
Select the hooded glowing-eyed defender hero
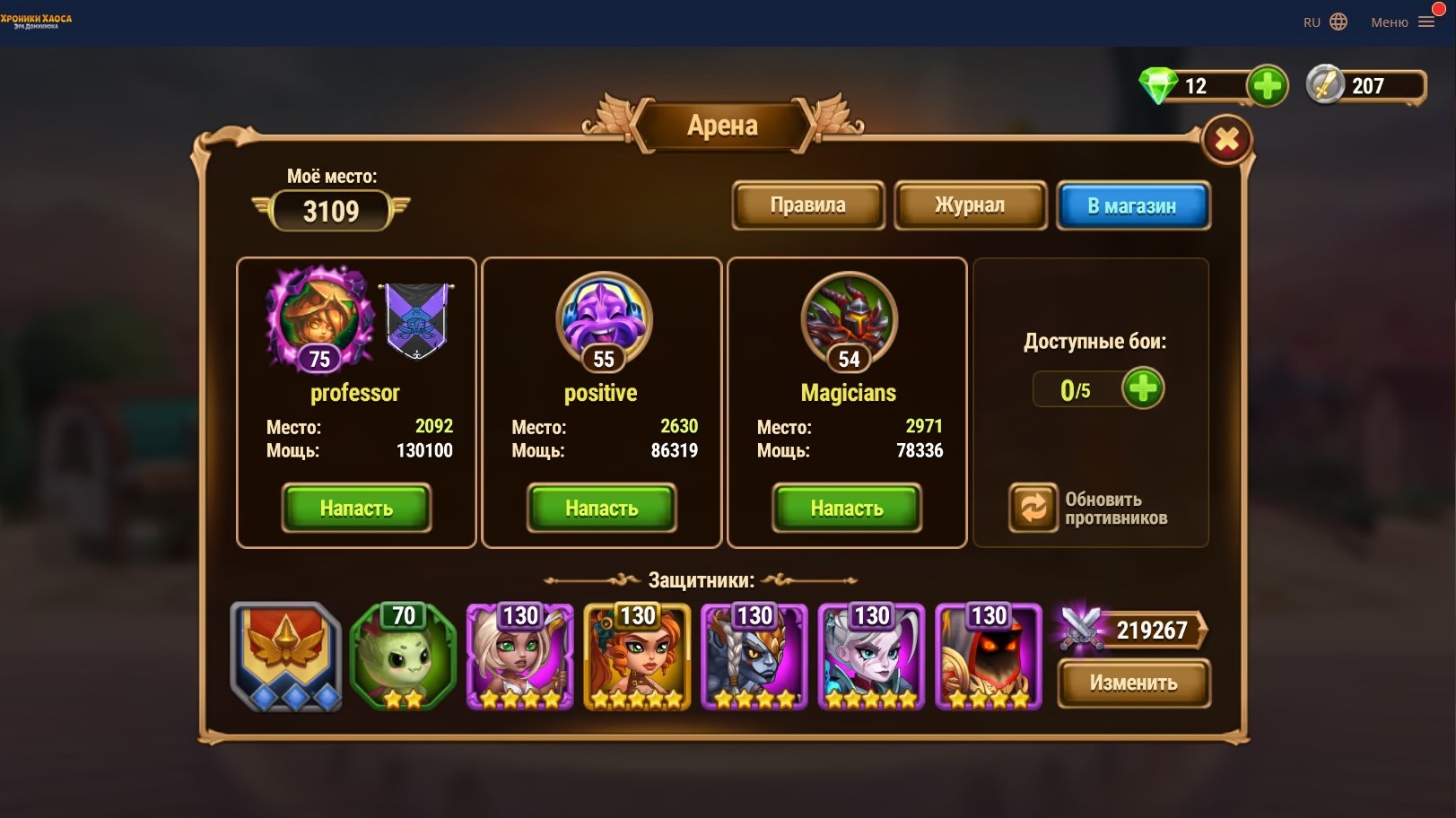click(988, 657)
